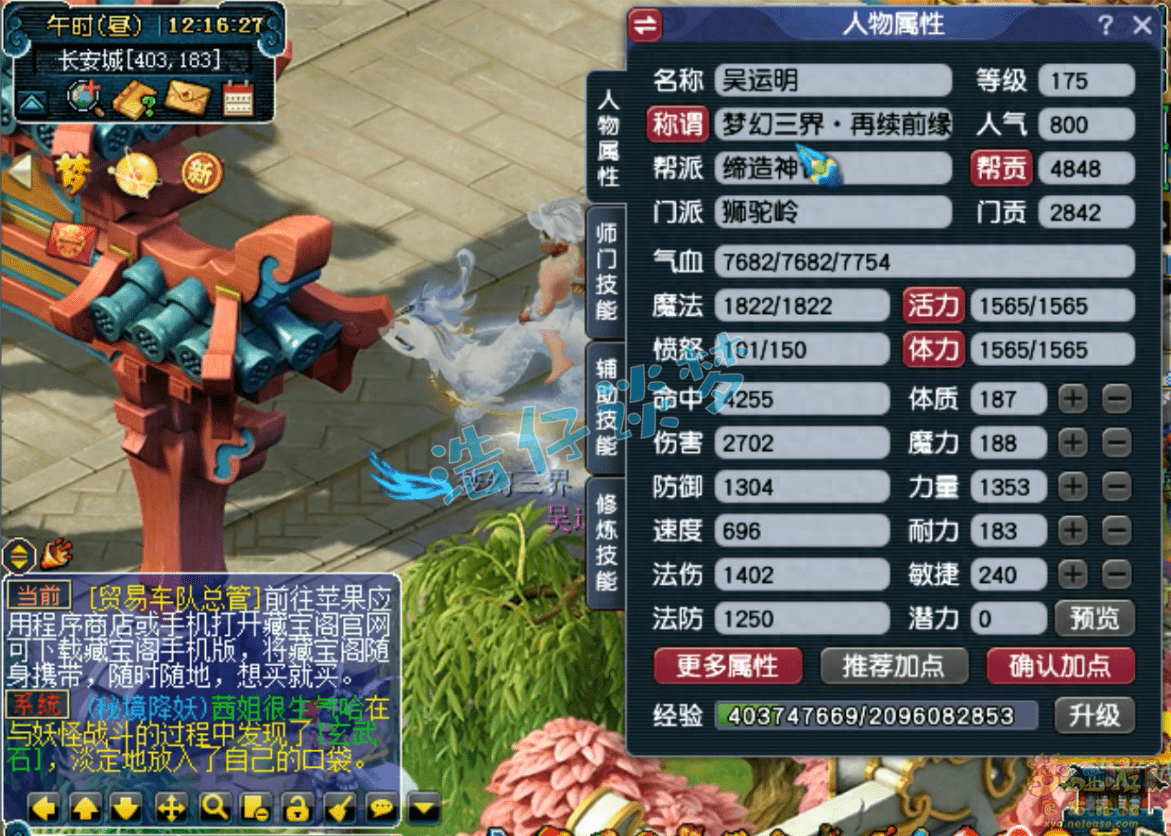Open the world map magnifier icon
Viewport: 1171px width, 836px height.
click(84, 97)
